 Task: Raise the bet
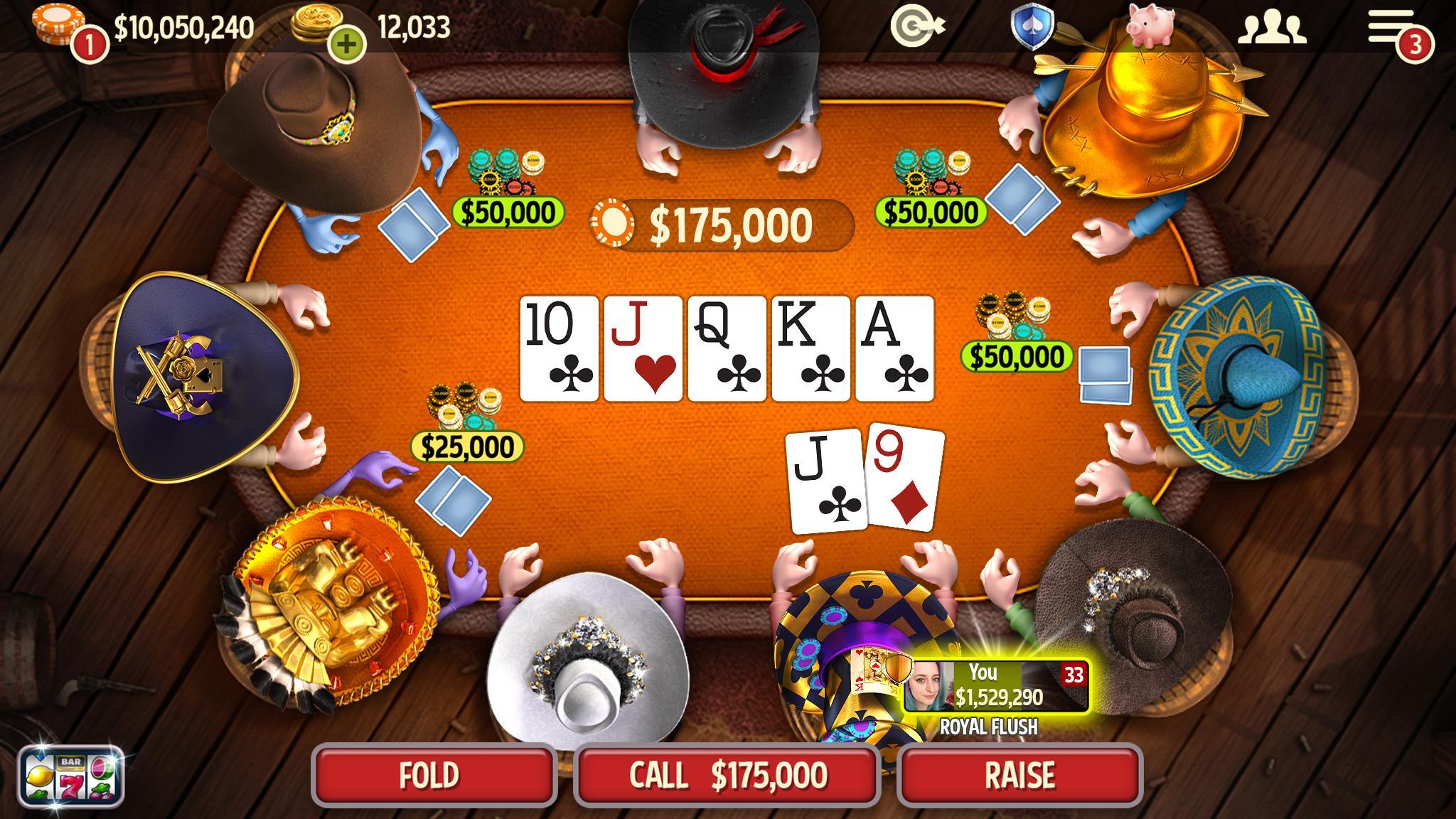pyautogui.click(x=1019, y=775)
